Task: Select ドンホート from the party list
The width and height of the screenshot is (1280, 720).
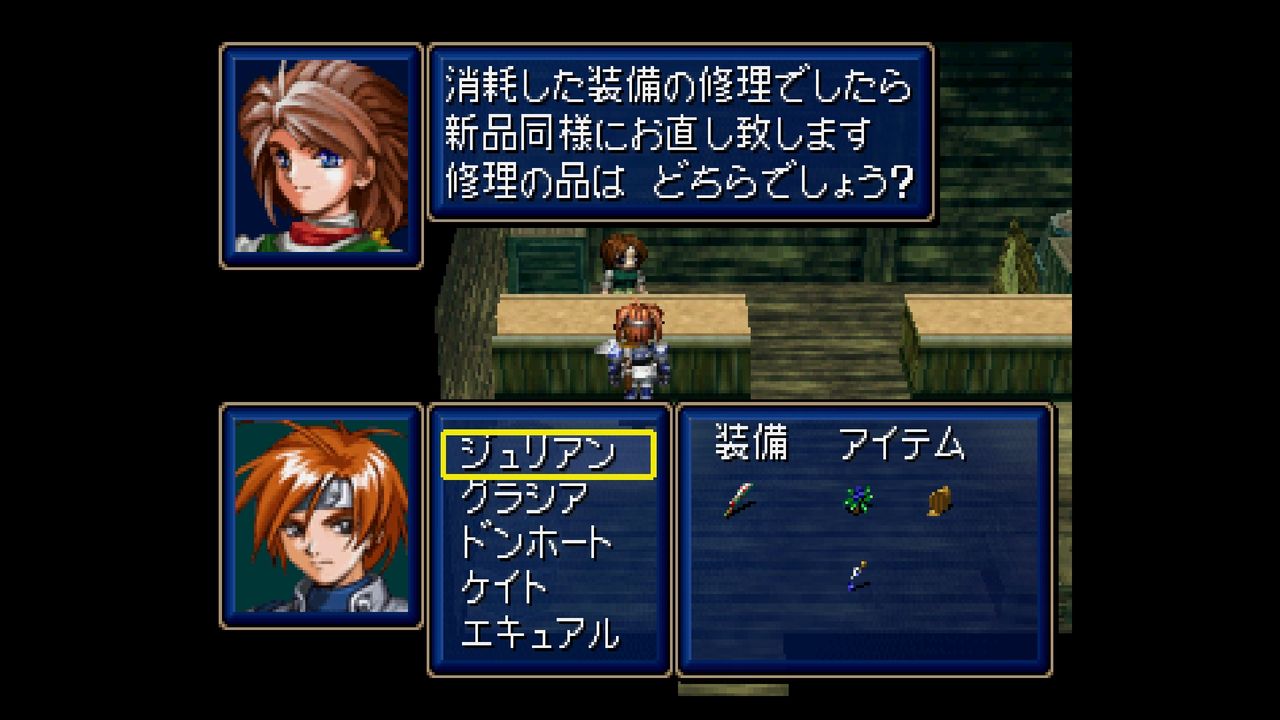Action: (x=535, y=543)
